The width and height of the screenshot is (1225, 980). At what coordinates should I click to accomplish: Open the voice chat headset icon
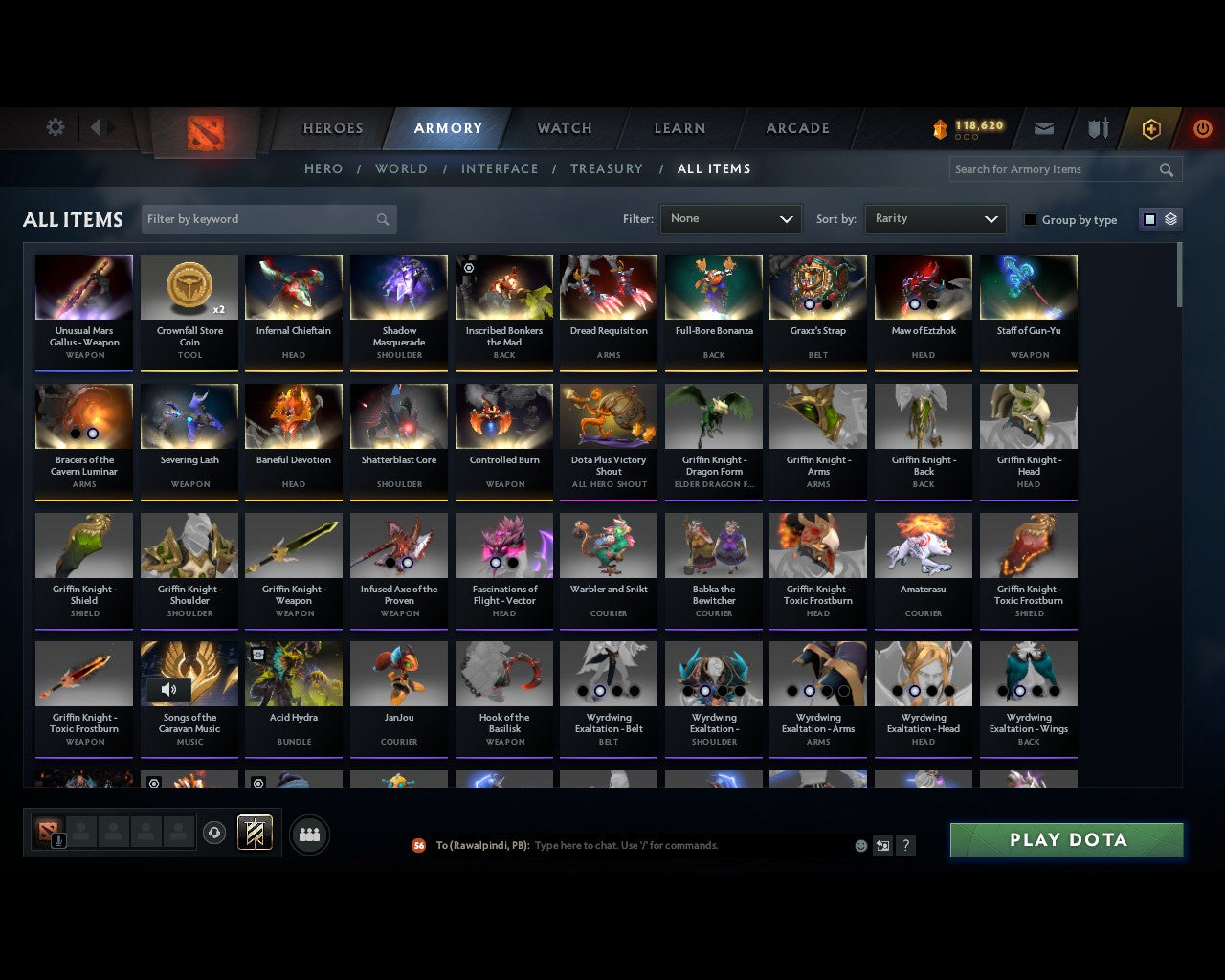[x=215, y=833]
